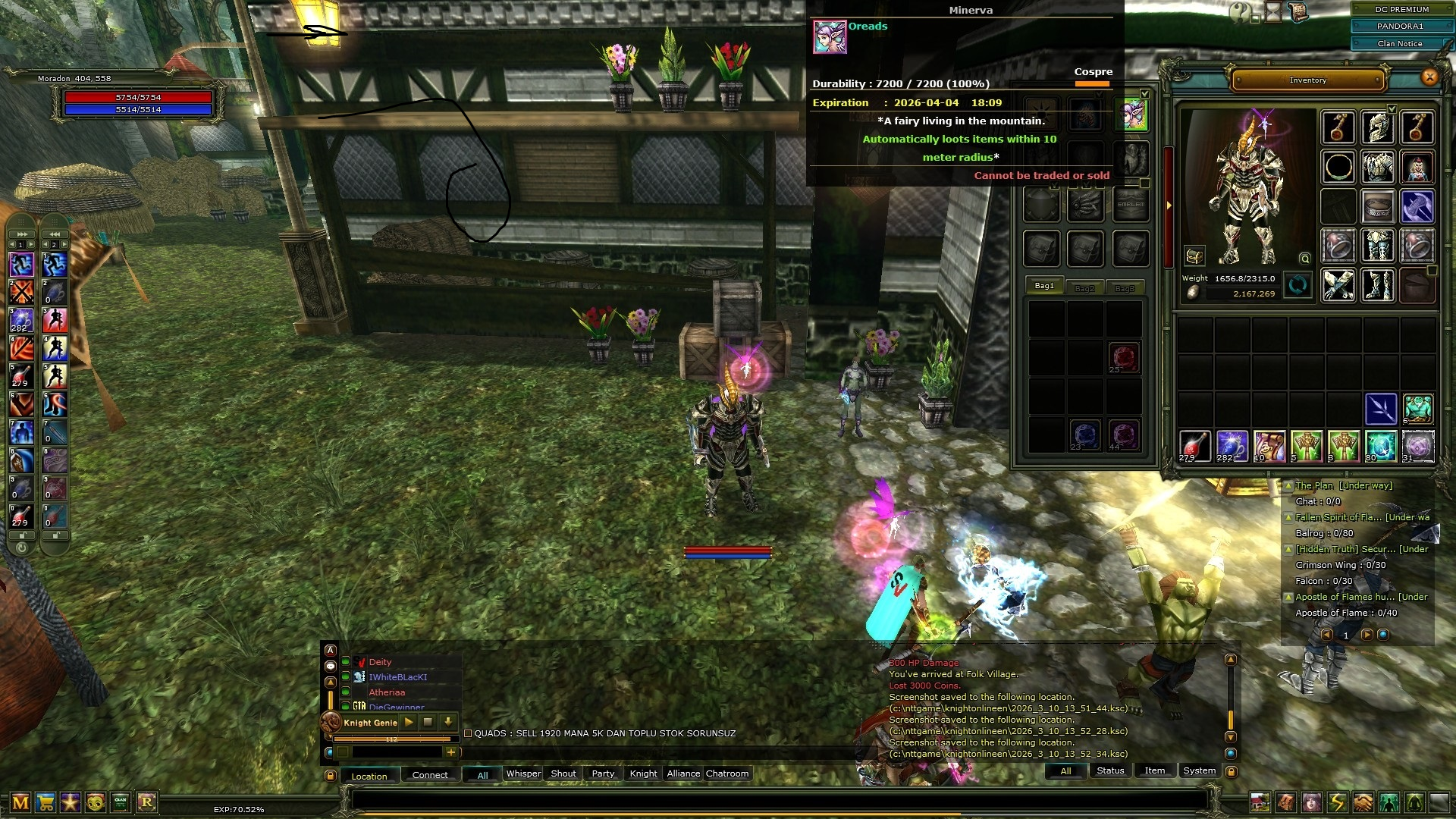
Task: Open the Clan Notice button
Action: [x=1400, y=44]
